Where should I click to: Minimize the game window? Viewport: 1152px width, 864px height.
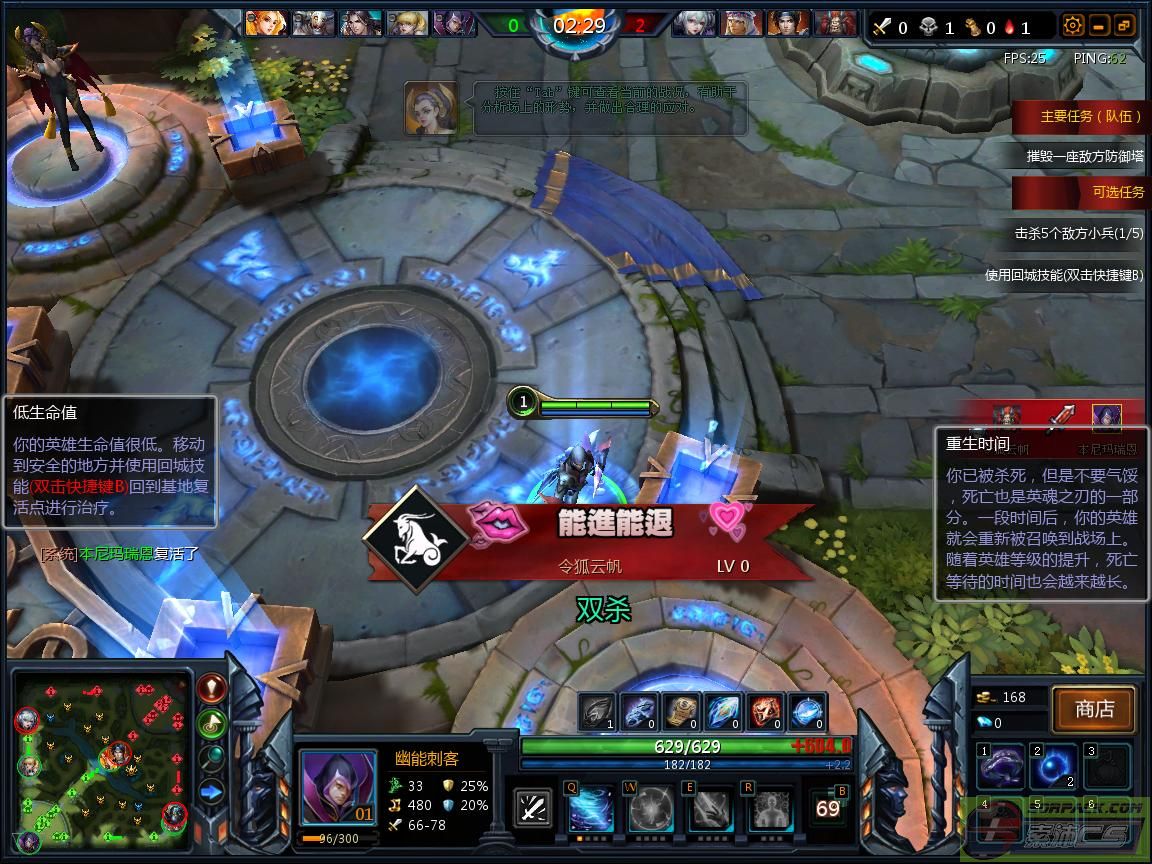pyautogui.click(x=1099, y=26)
